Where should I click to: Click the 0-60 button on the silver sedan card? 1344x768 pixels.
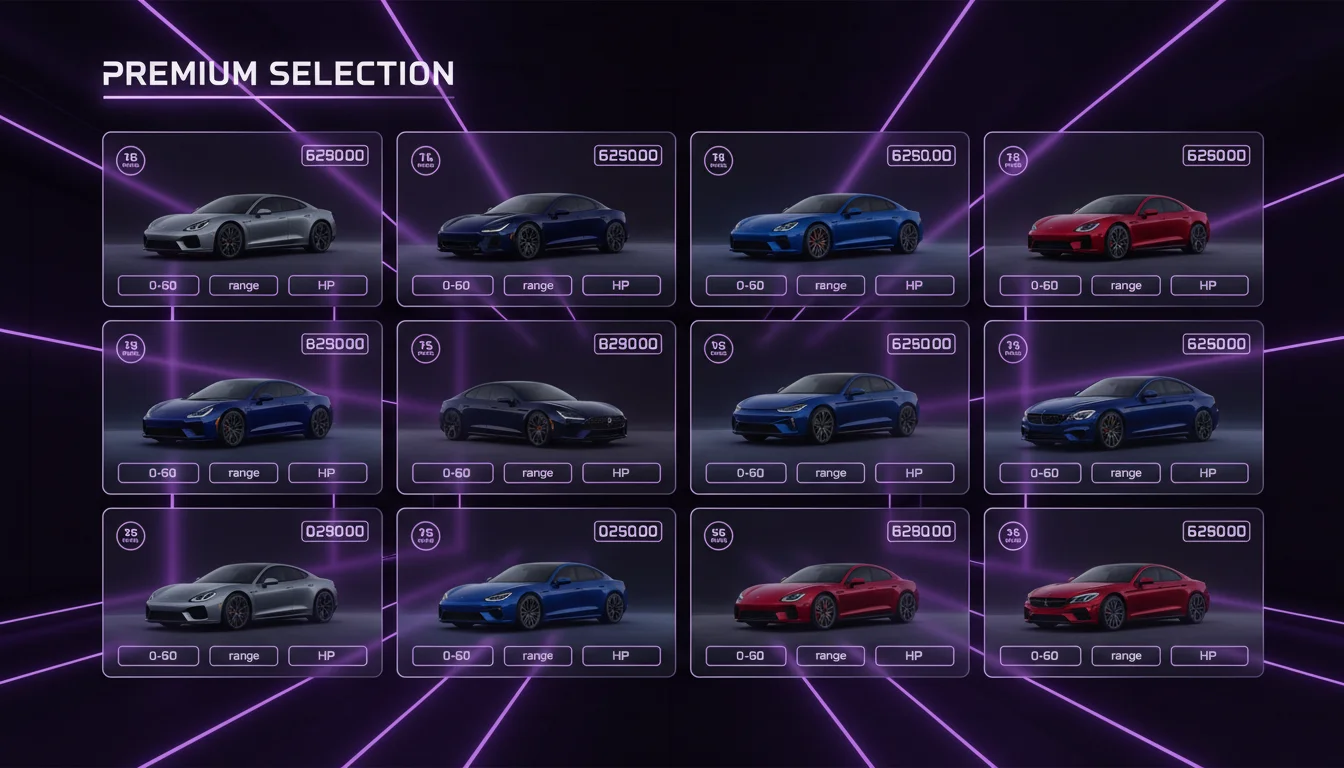click(157, 285)
